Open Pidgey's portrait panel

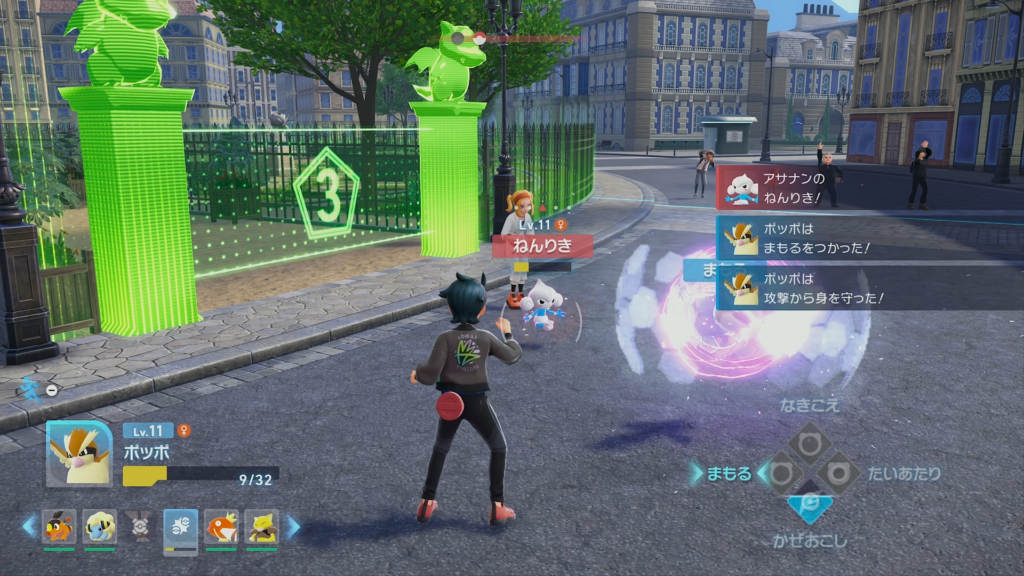click(x=79, y=453)
